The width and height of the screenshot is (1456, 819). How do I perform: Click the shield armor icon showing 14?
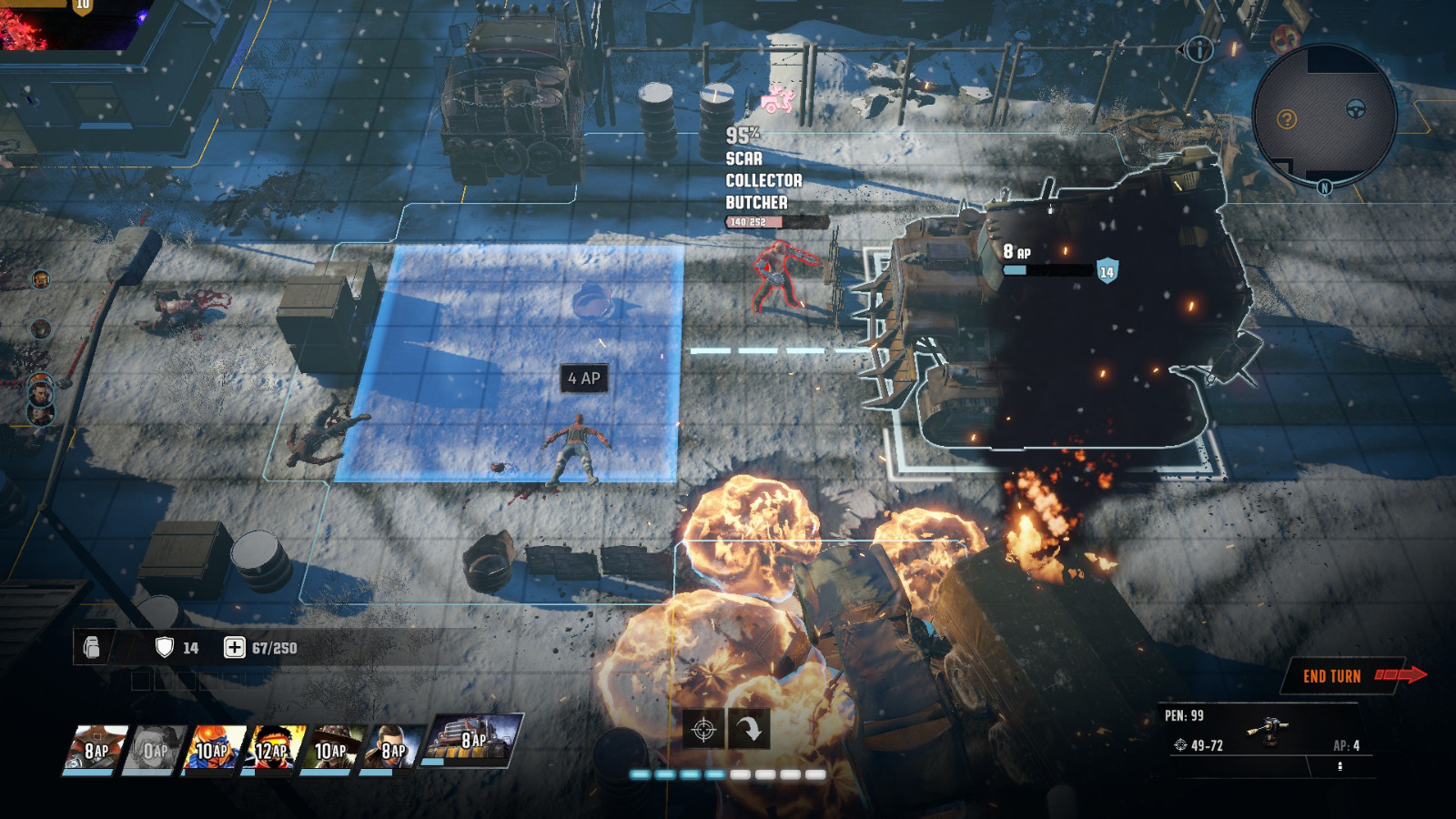coord(165,648)
